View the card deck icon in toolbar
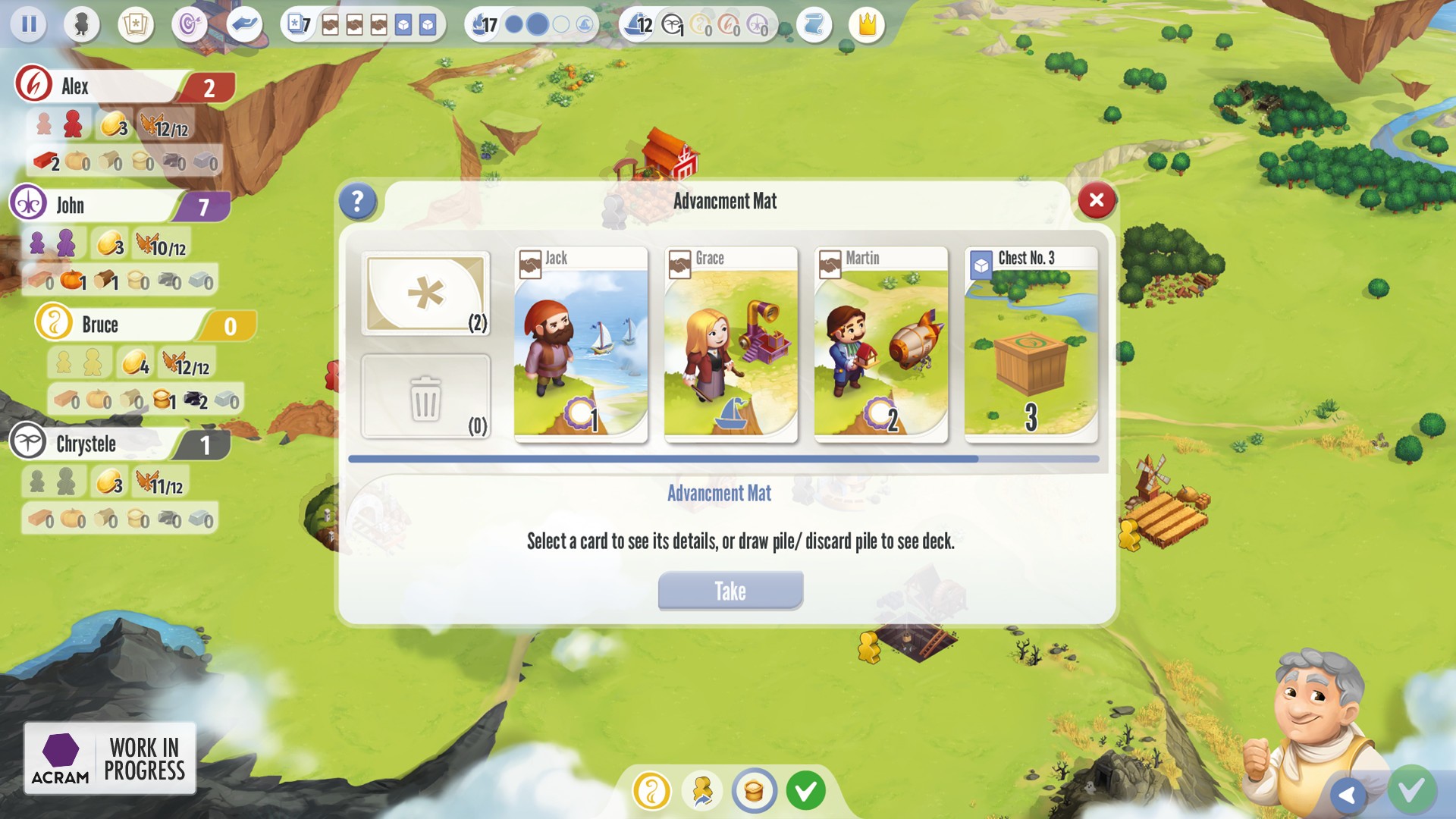Image resolution: width=1456 pixels, height=819 pixels. pyautogui.click(x=134, y=24)
